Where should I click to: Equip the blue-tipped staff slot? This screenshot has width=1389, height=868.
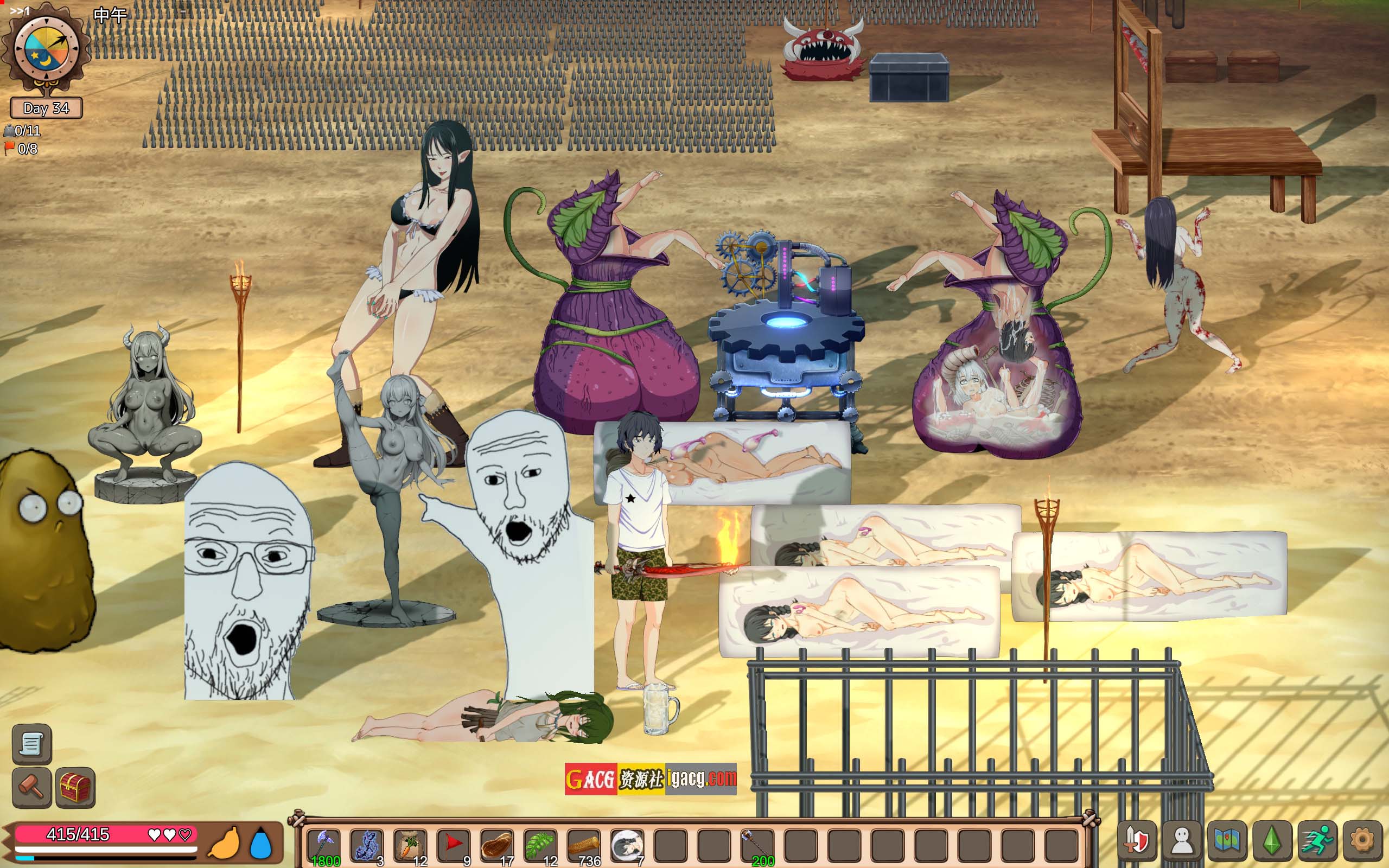pyautogui.click(x=757, y=846)
